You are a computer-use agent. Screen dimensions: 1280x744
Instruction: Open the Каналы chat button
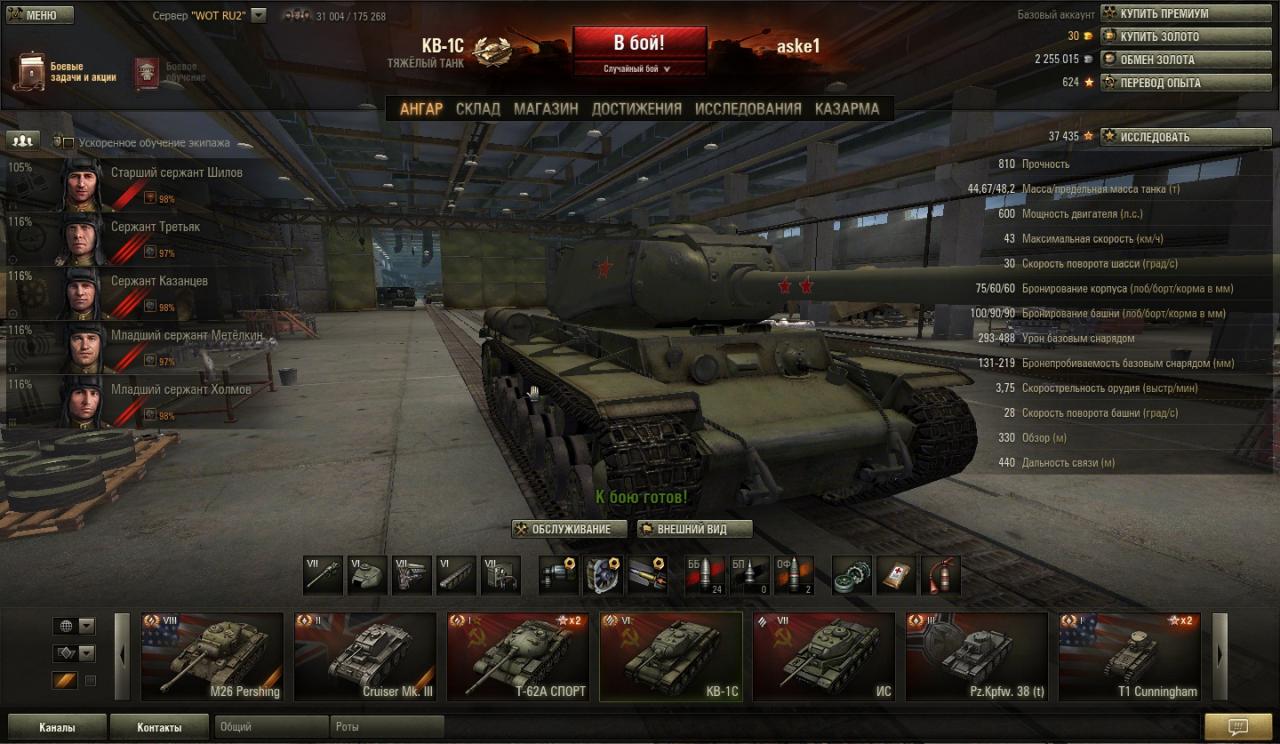click(x=56, y=727)
